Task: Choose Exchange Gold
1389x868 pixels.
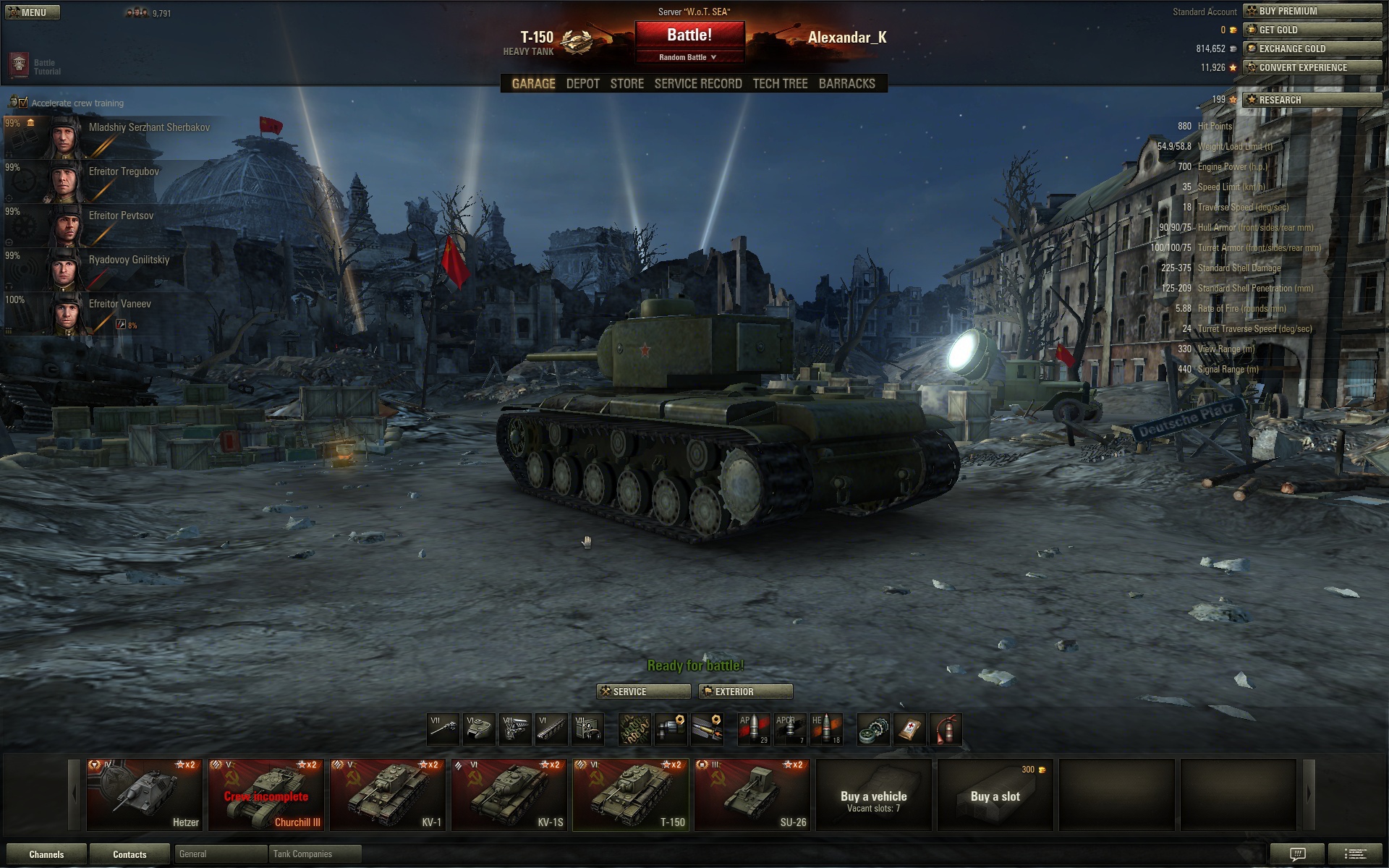Action: tap(1312, 48)
